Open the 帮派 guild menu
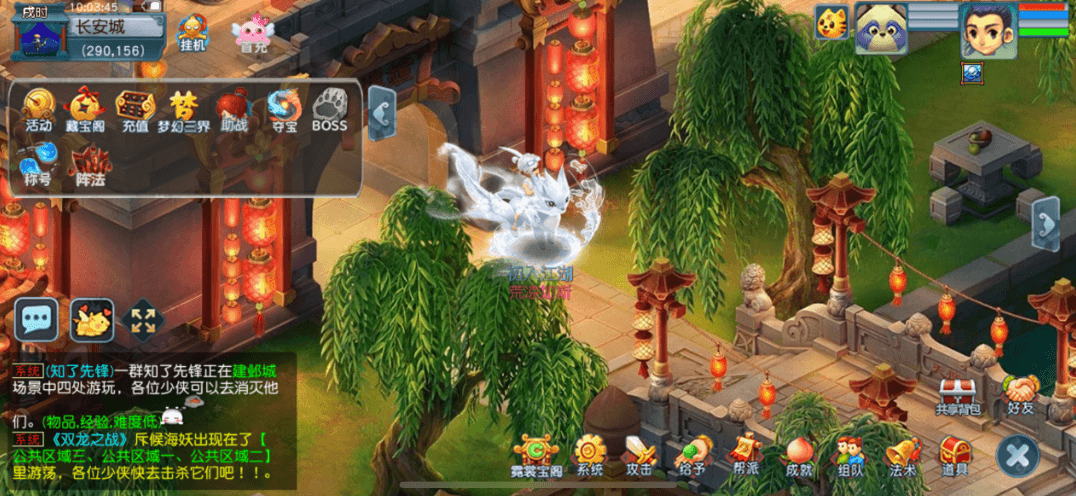This screenshot has height=496, width=1076. click(745, 455)
